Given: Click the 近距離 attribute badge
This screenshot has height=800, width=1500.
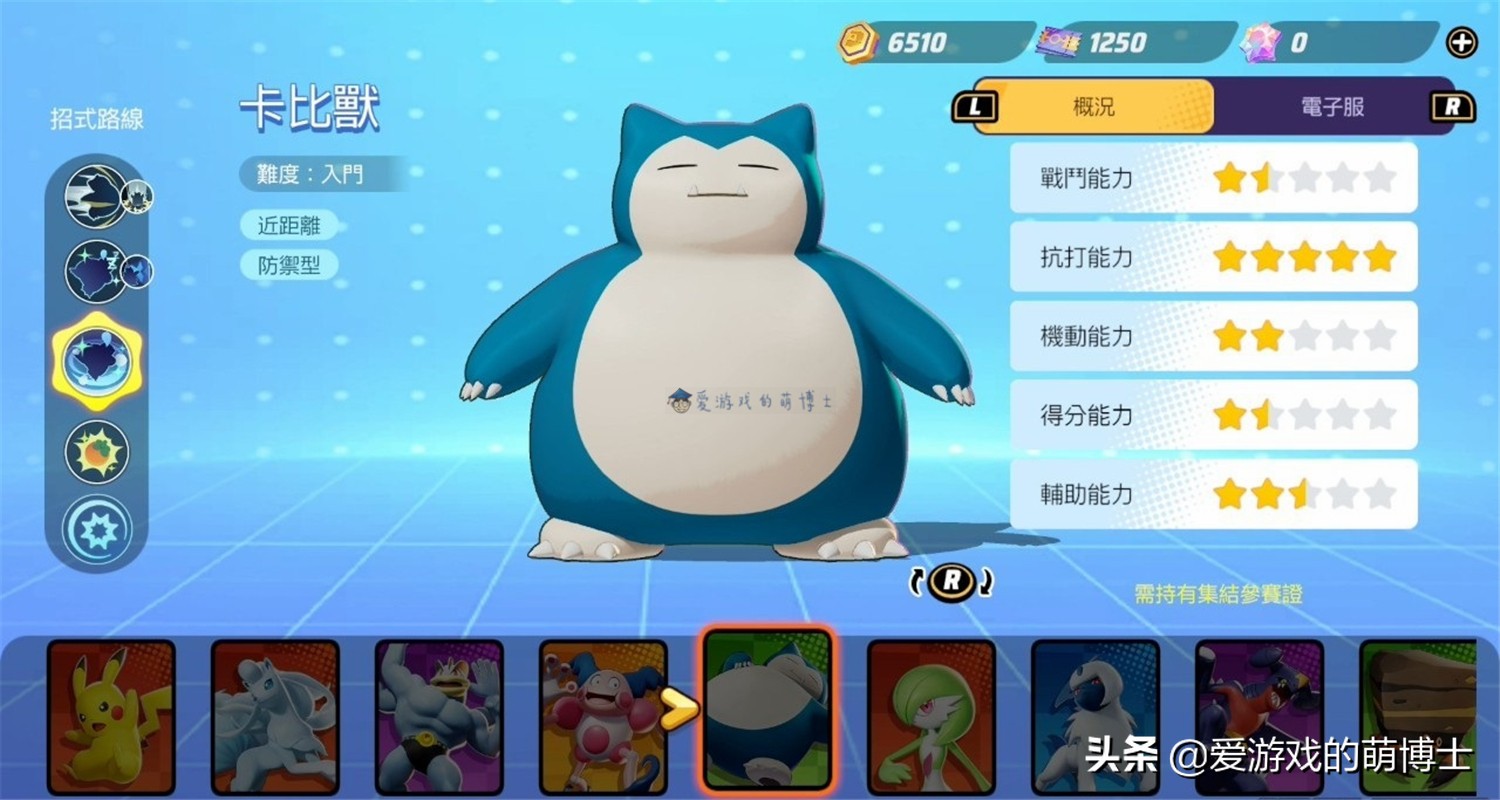Looking at the screenshot, I should [289, 225].
